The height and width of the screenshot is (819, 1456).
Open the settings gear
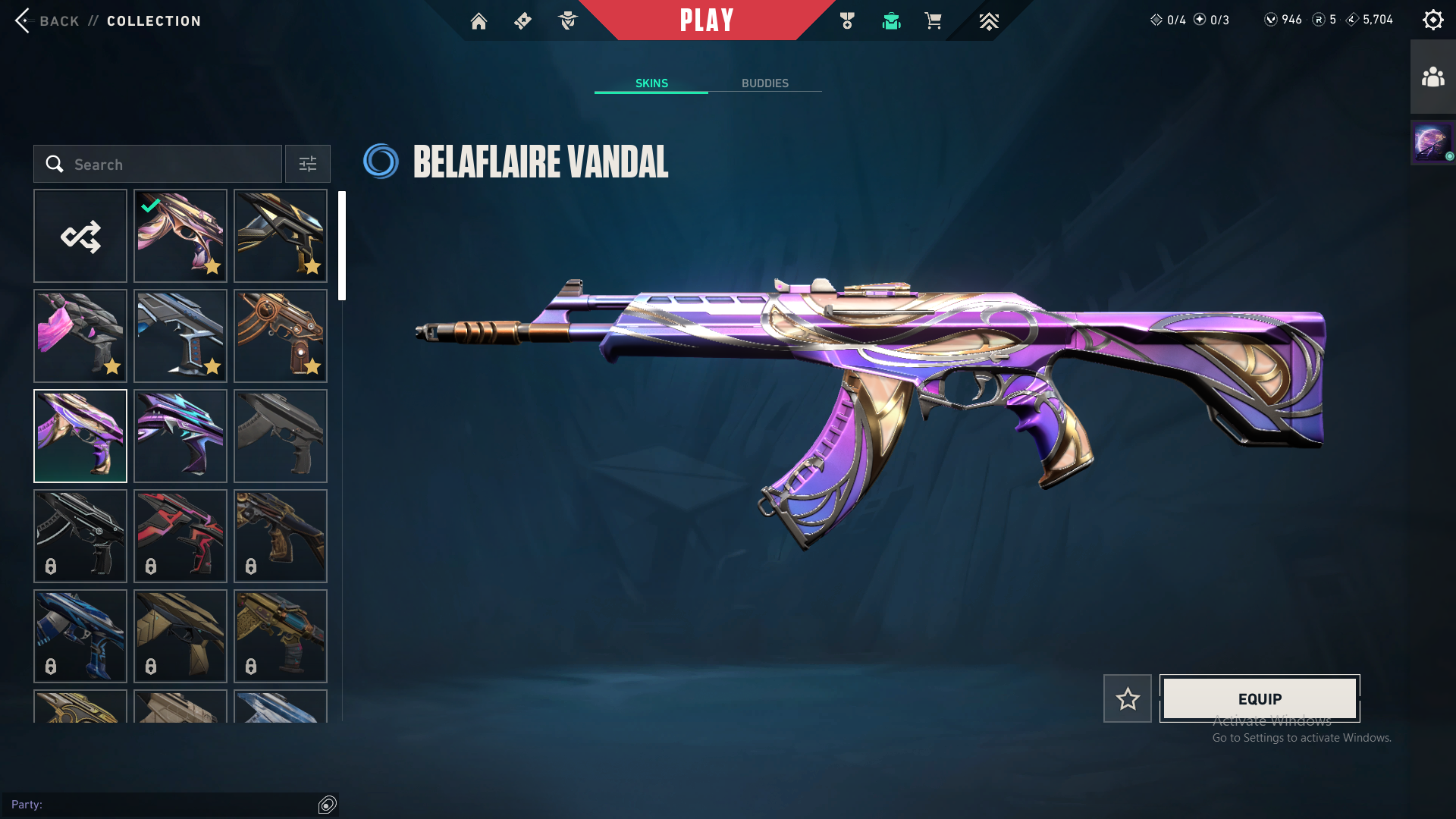1432,20
